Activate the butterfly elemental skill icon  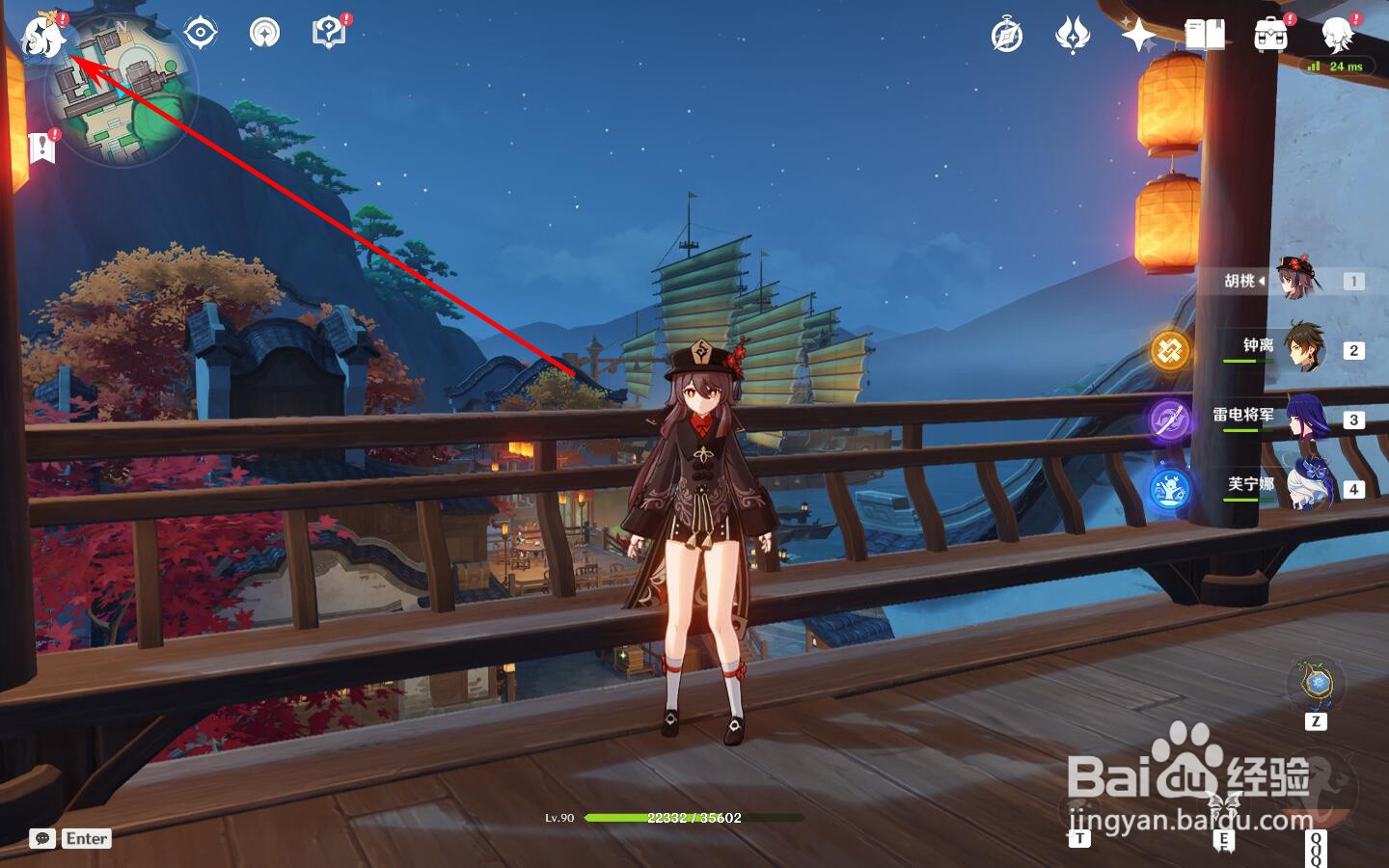click(1223, 805)
